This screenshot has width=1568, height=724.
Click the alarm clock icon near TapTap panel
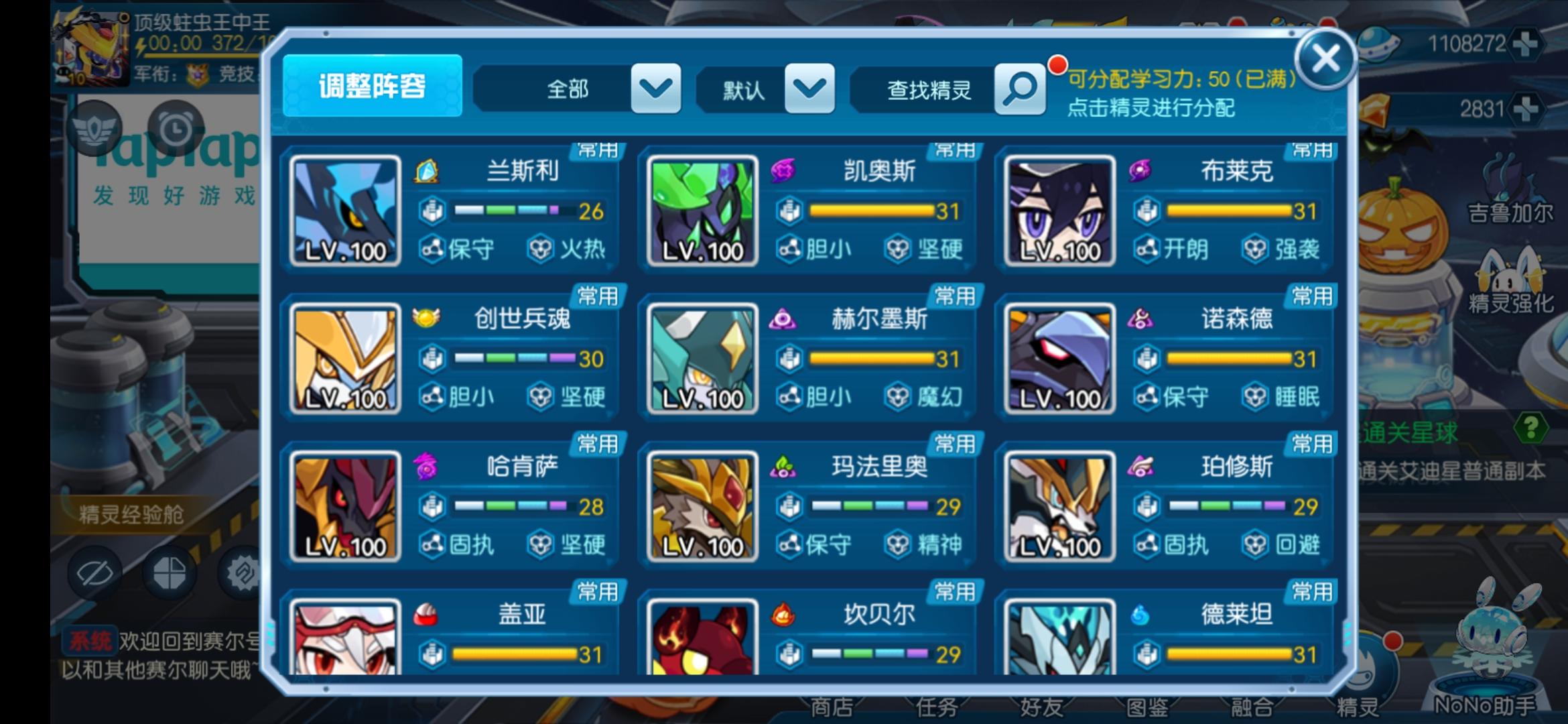[176, 129]
